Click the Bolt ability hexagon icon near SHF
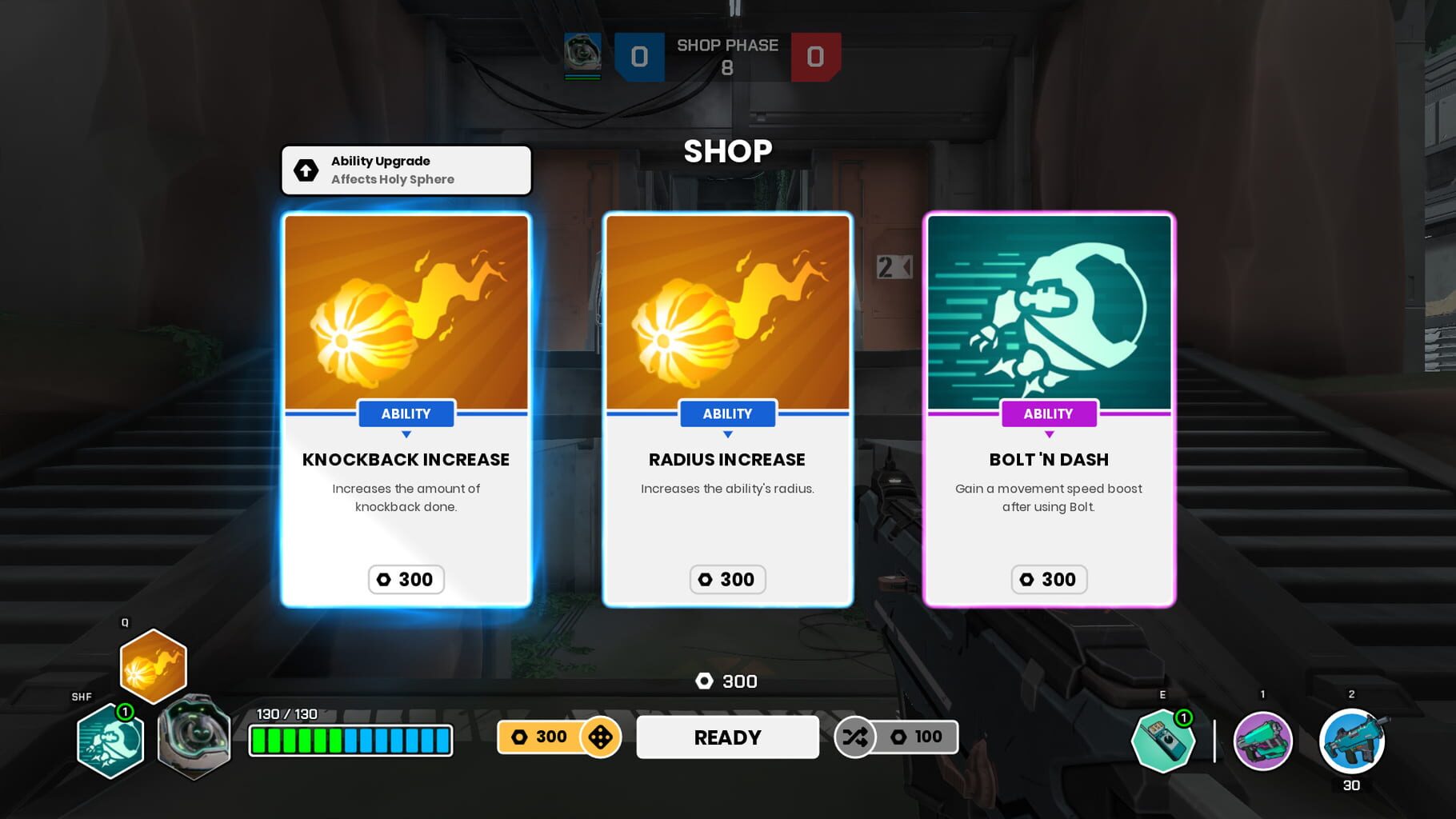The image size is (1456, 819). click(x=110, y=742)
